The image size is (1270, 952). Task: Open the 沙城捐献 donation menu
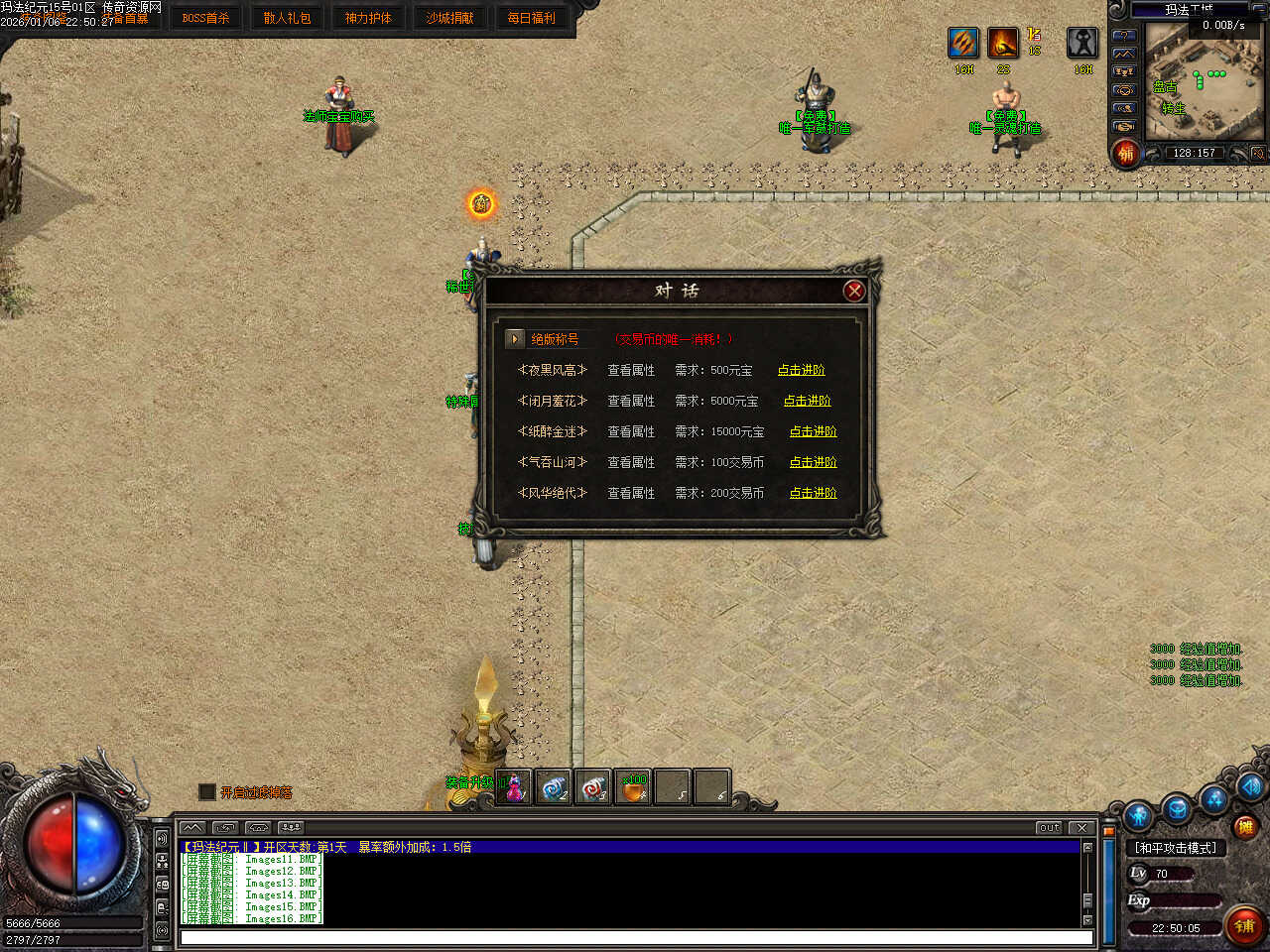(x=449, y=18)
